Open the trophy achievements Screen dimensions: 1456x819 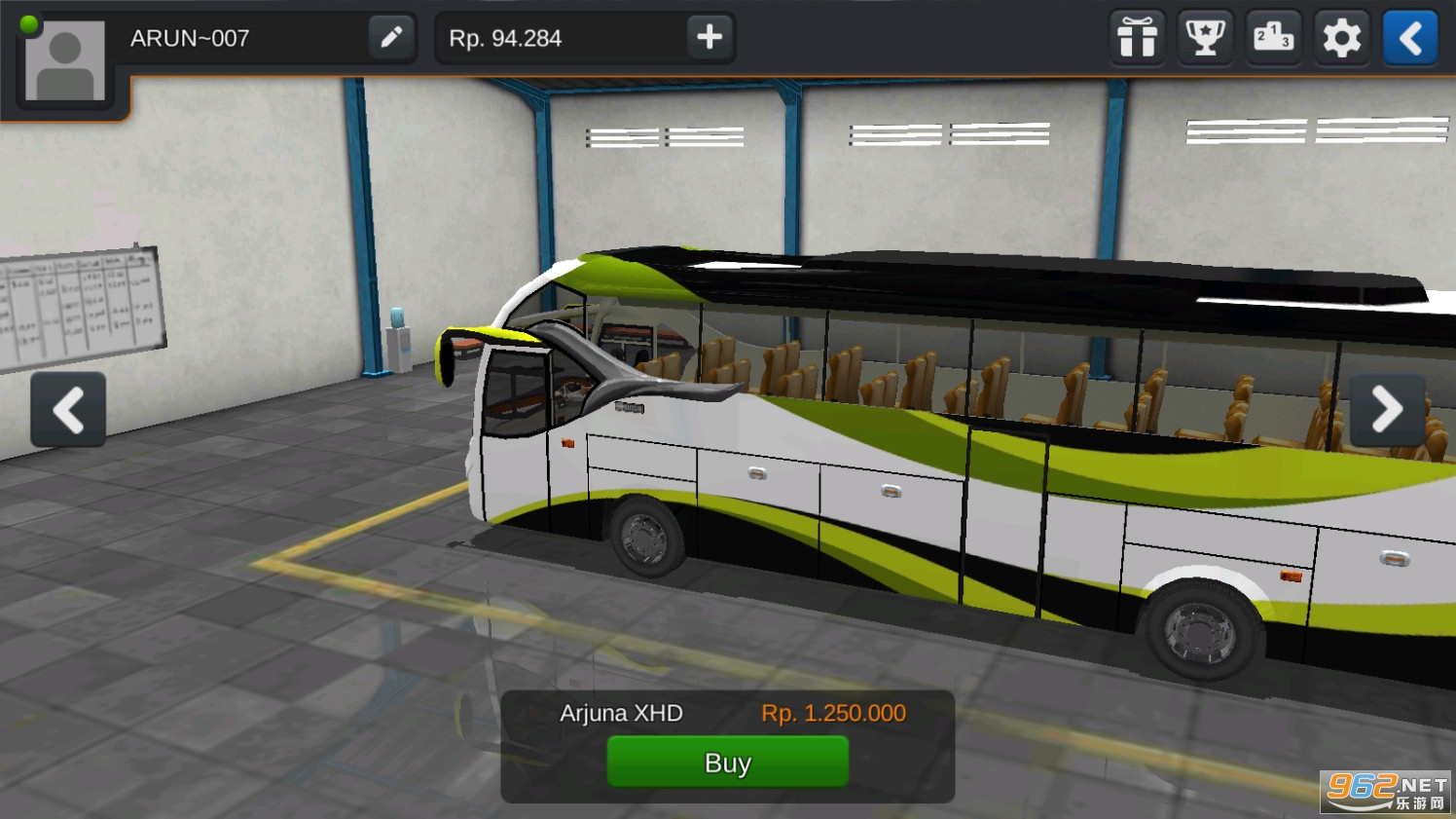[x=1205, y=38]
